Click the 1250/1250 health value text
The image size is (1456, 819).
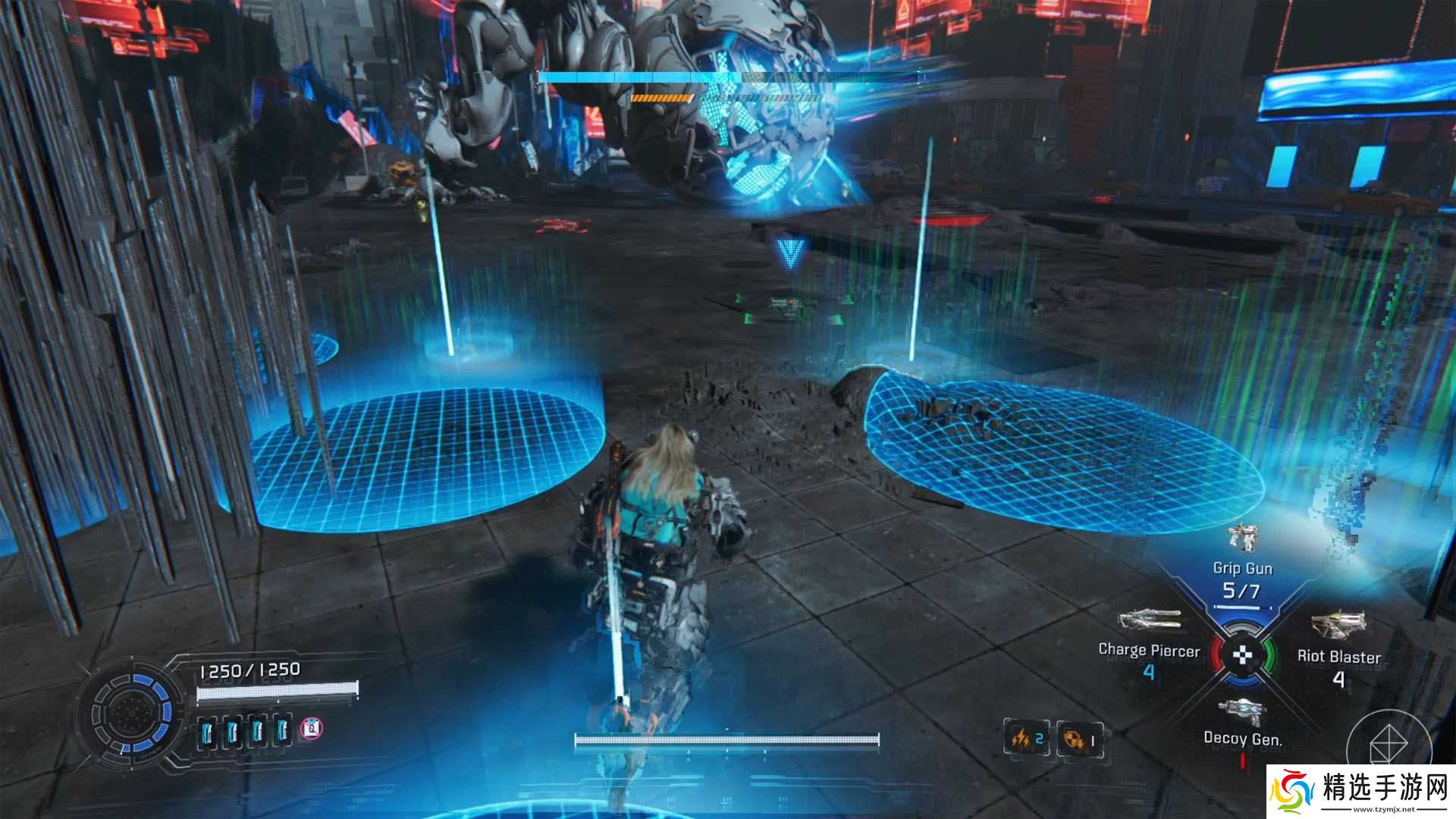pos(249,670)
